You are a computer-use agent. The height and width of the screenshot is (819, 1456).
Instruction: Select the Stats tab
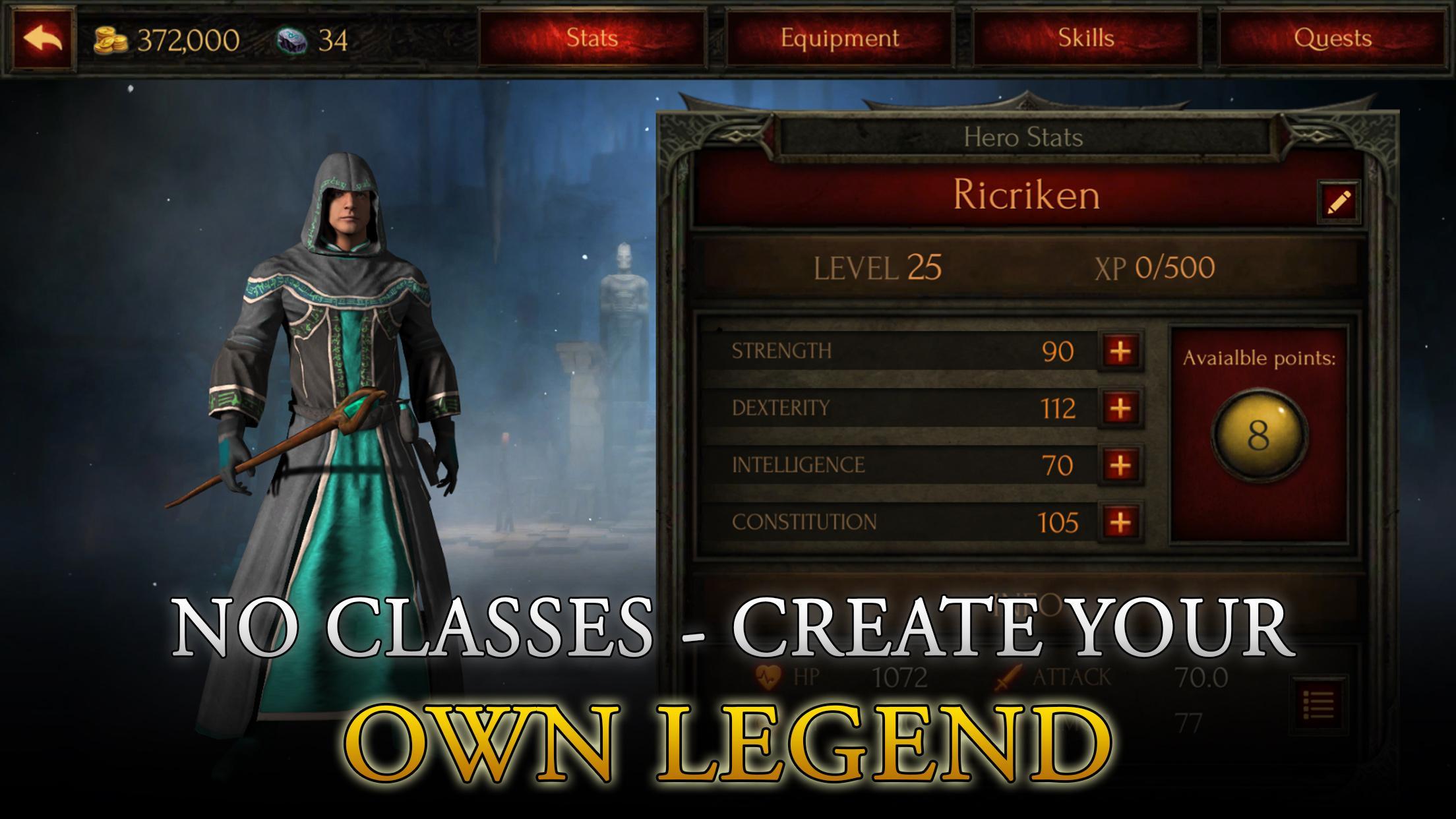tap(591, 38)
